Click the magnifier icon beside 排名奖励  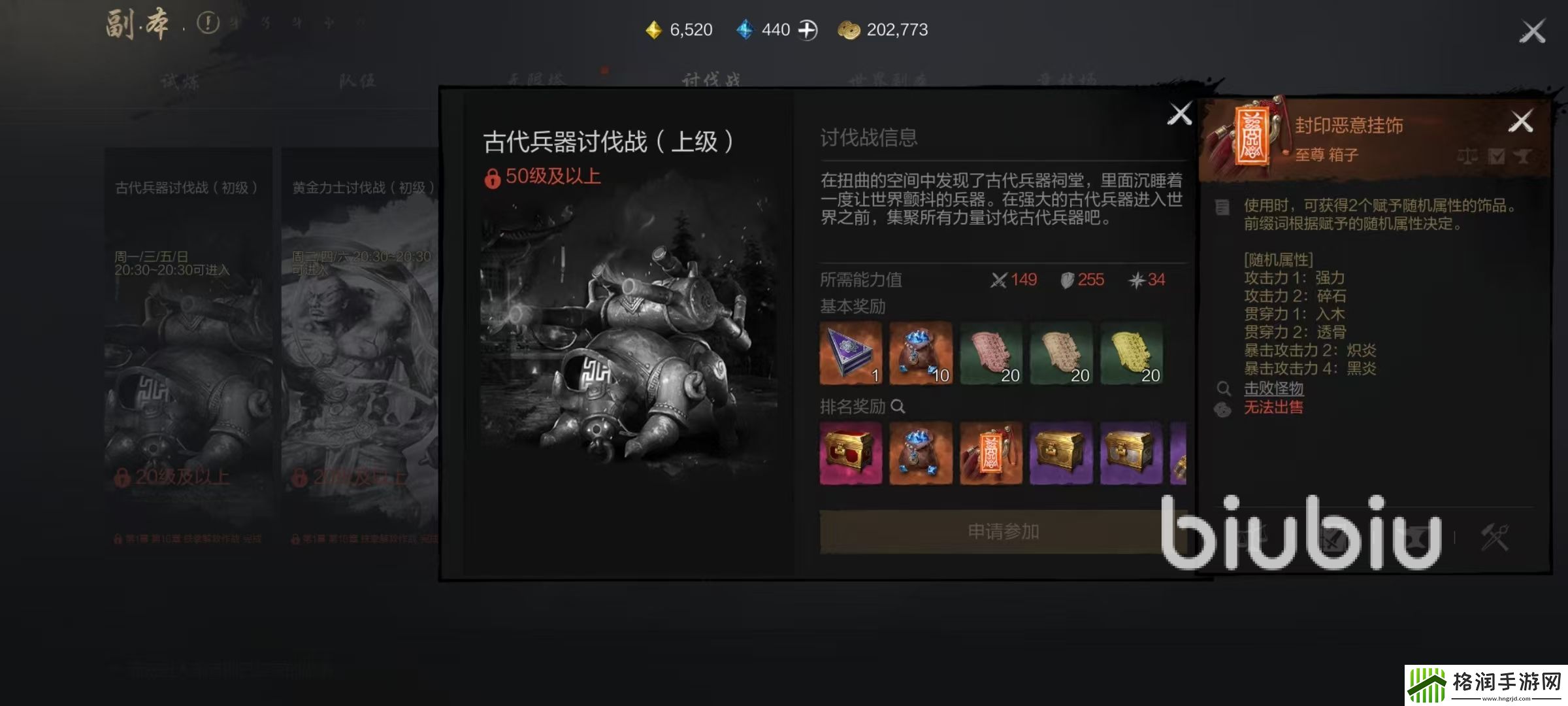(898, 406)
